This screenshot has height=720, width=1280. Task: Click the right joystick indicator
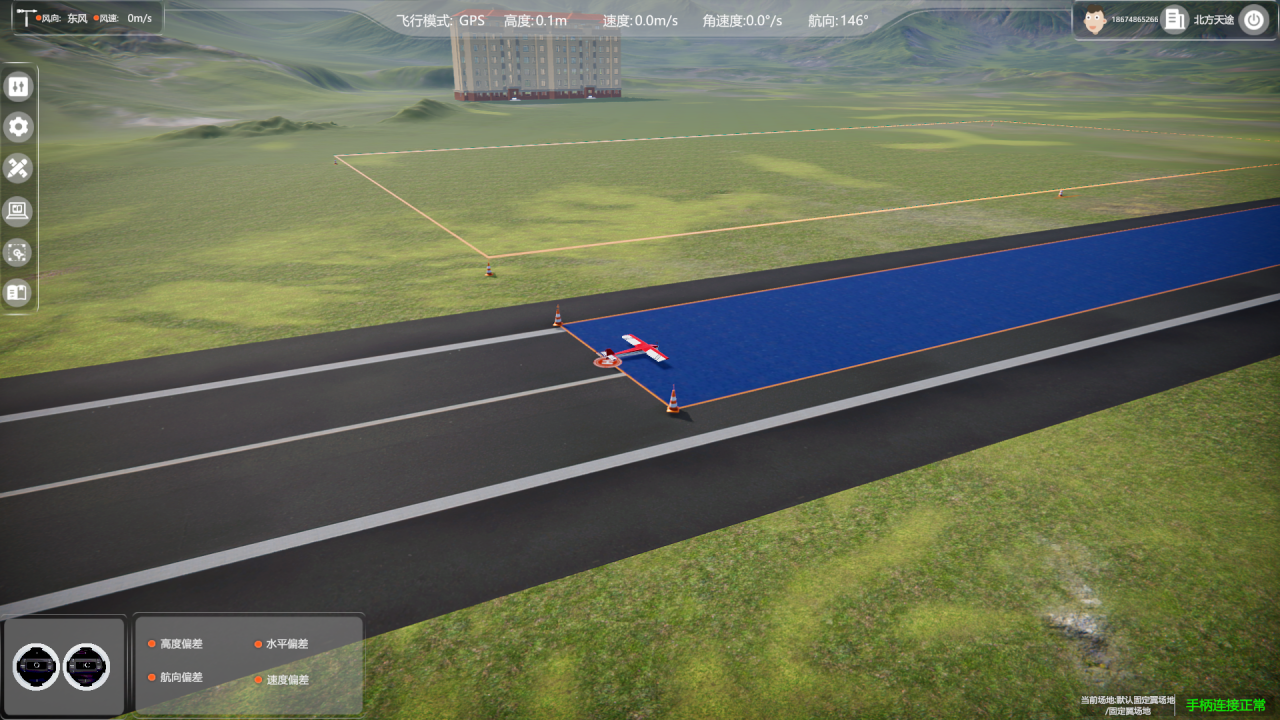(x=87, y=666)
